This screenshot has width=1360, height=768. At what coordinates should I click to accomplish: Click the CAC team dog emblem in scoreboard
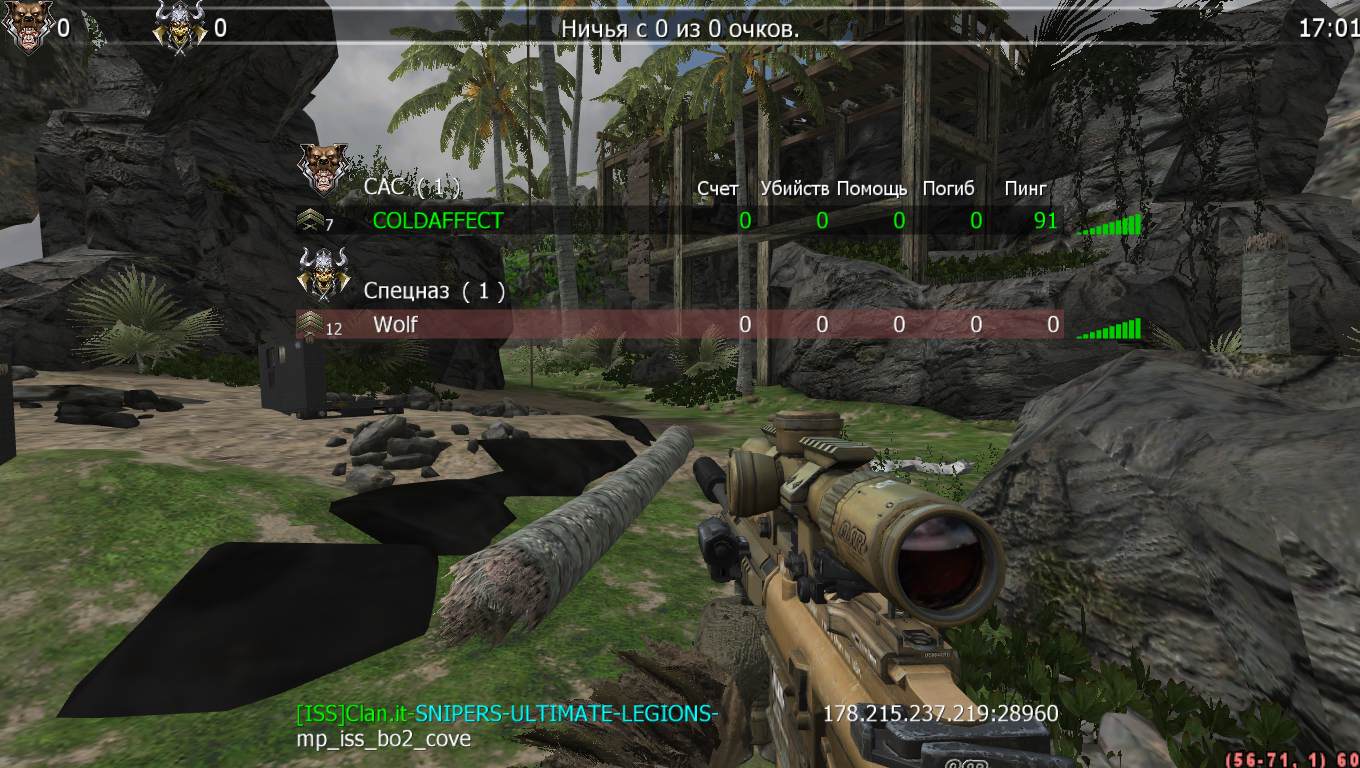click(323, 169)
